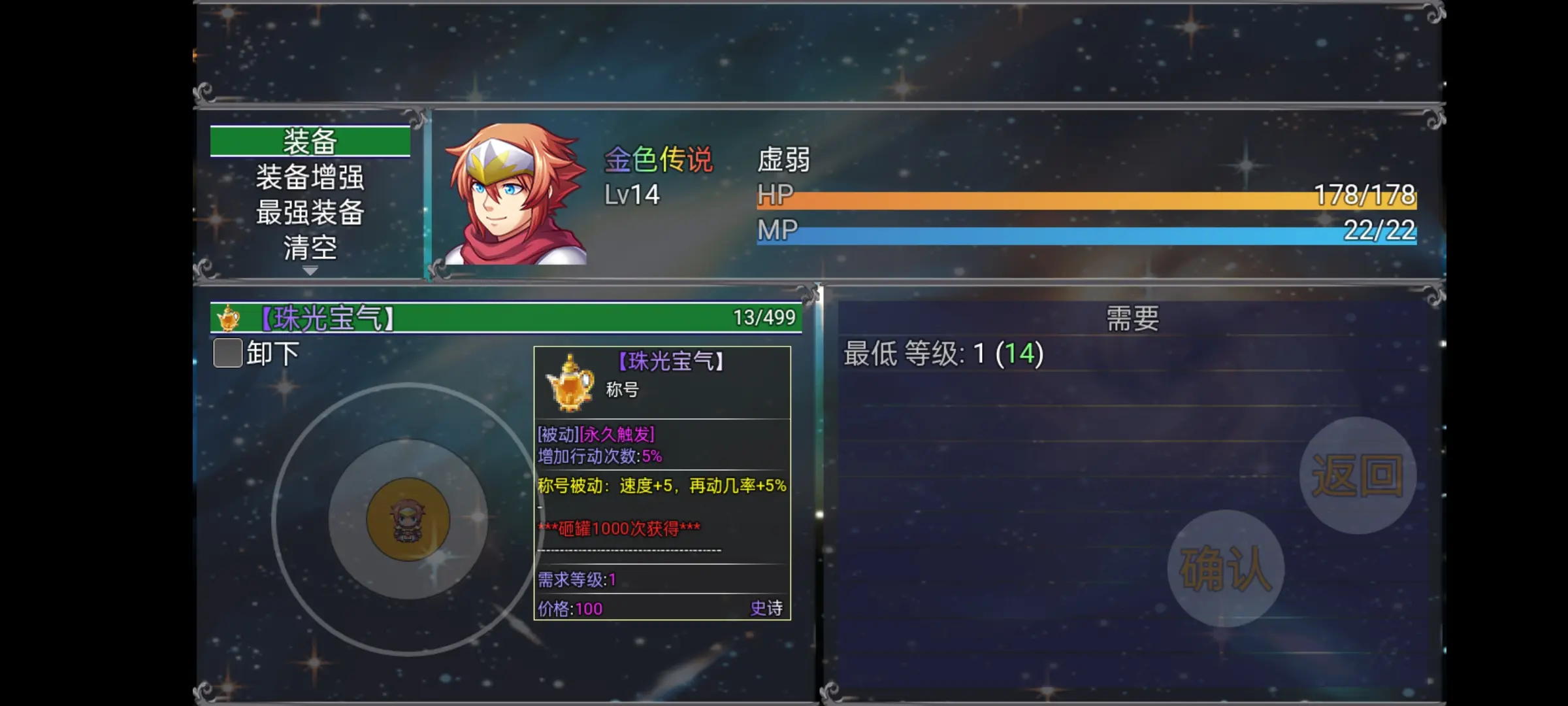Switch to the 装备增强 menu entry
This screenshot has width=1568, height=706.
(x=309, y=176)
